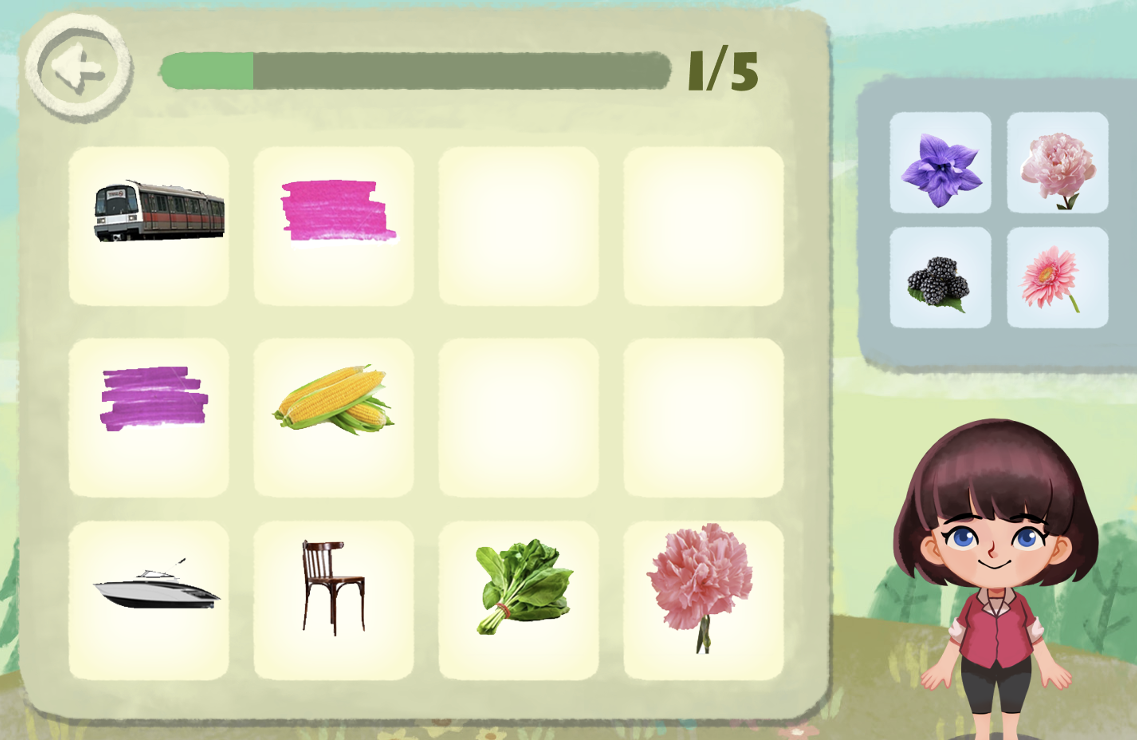The width and height of the screenshot is (1137, 740).
Task: Select the spinach bunch tile
Action: click(519, 601)
